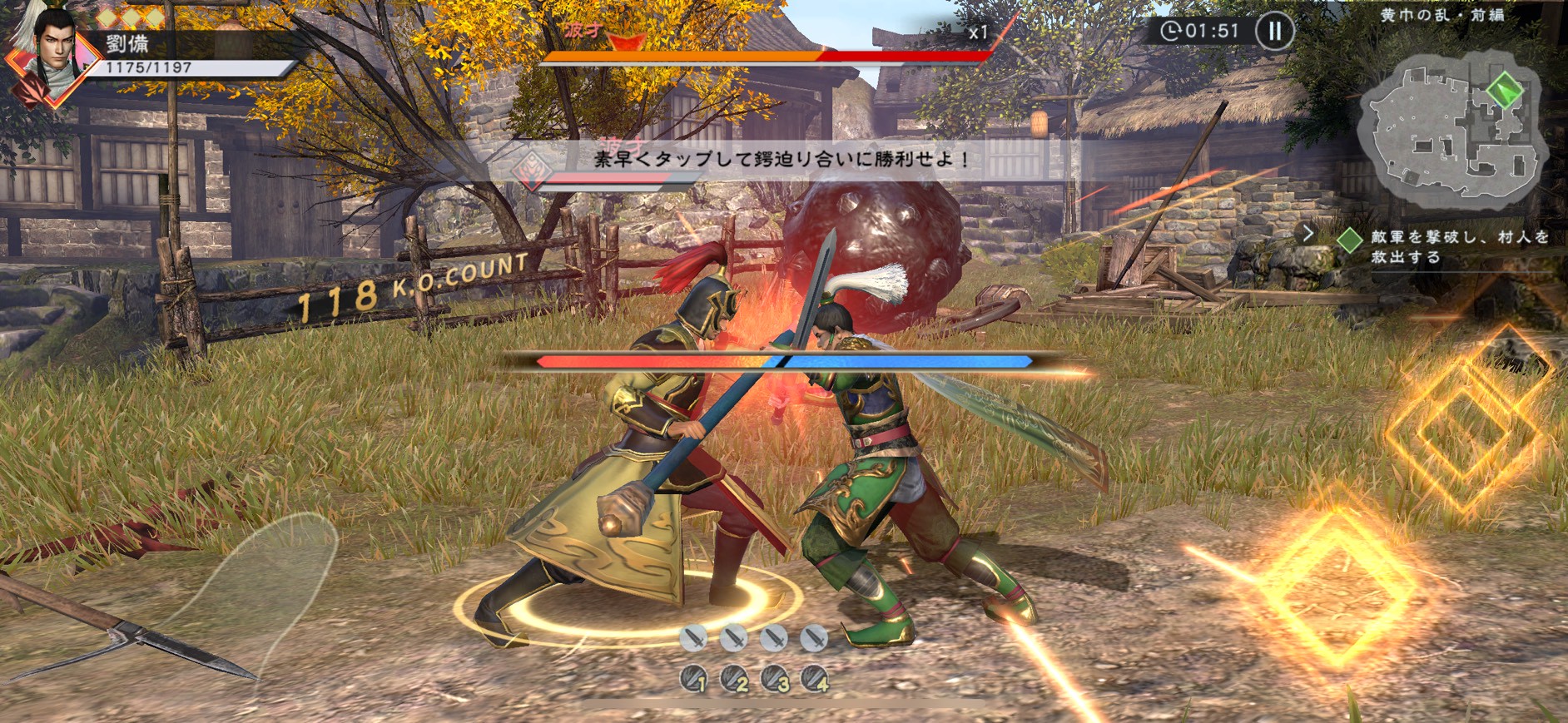
Task: Open the 波才 enemy nameplate above the gauge
Action: pyautogui.click(x=583, y=29)
